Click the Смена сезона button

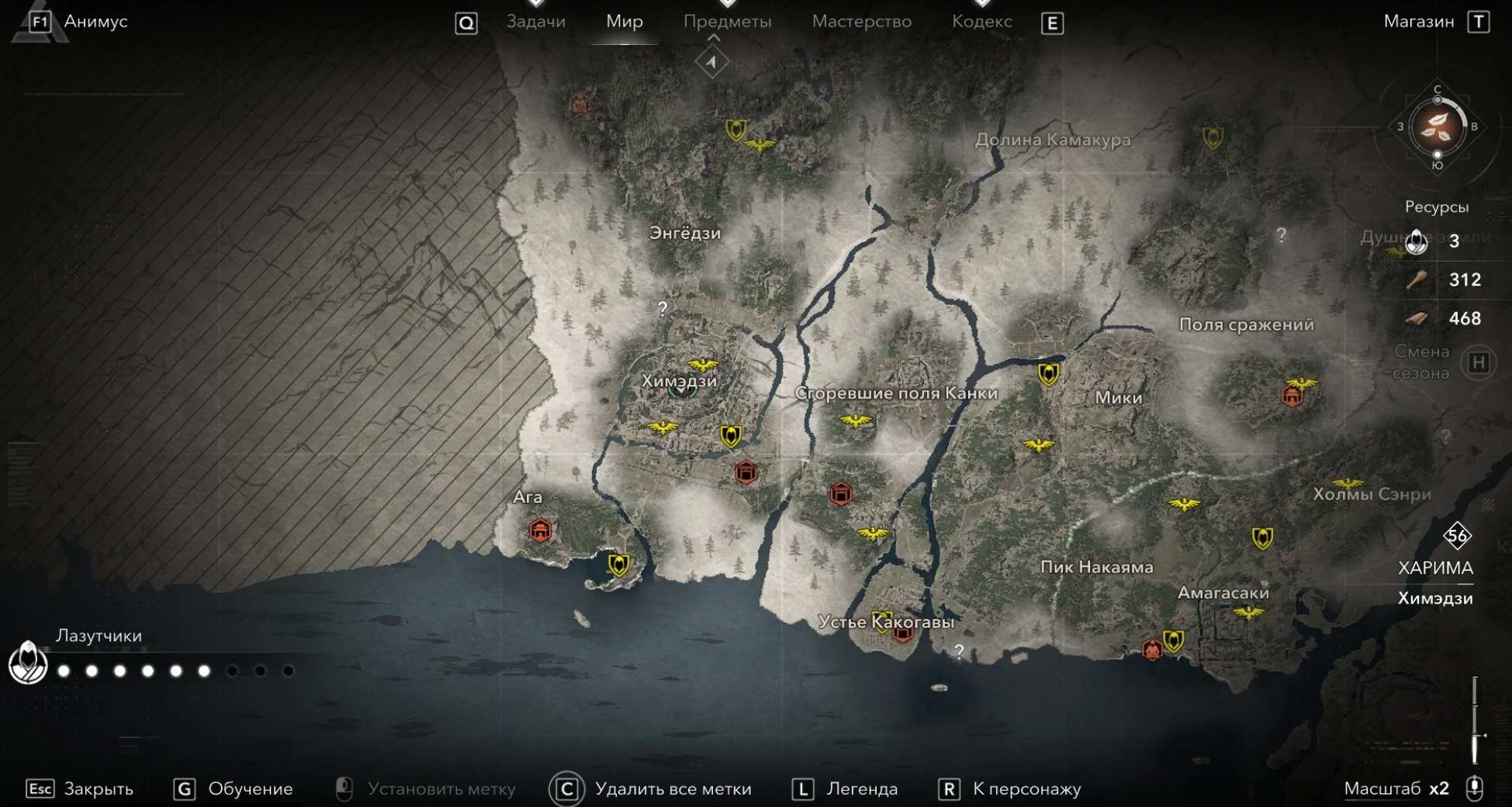coord(1478,362)
